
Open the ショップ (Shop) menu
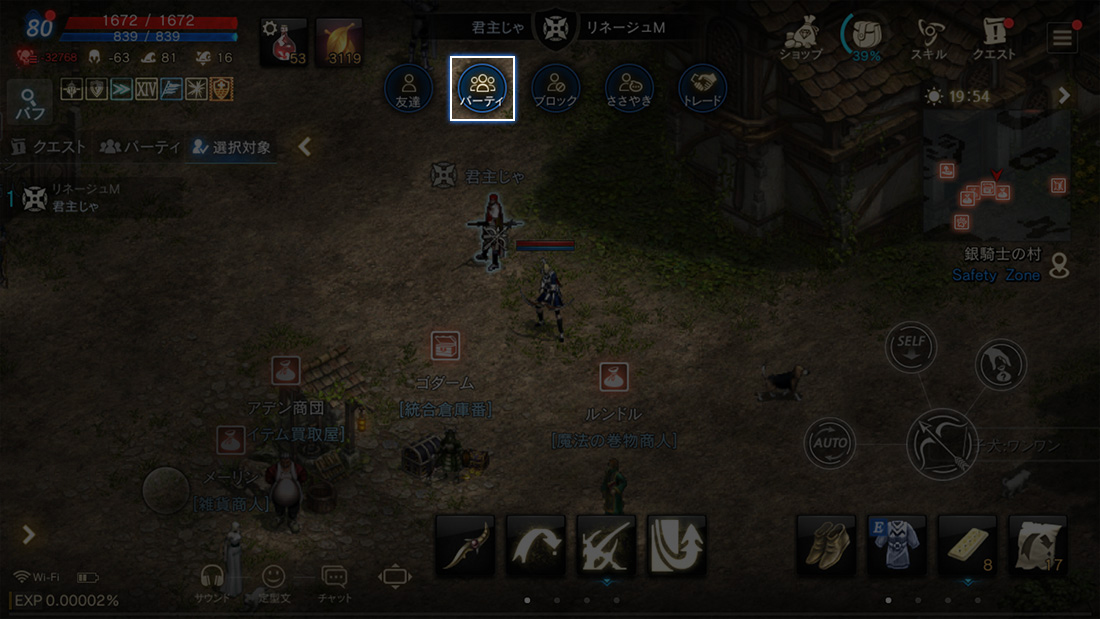click(800, 38)
